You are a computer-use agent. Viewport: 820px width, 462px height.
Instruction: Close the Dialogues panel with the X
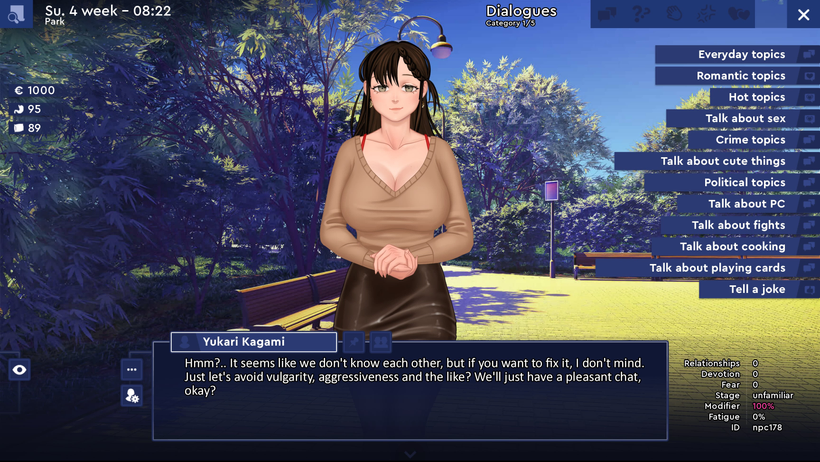click(804, 15)
